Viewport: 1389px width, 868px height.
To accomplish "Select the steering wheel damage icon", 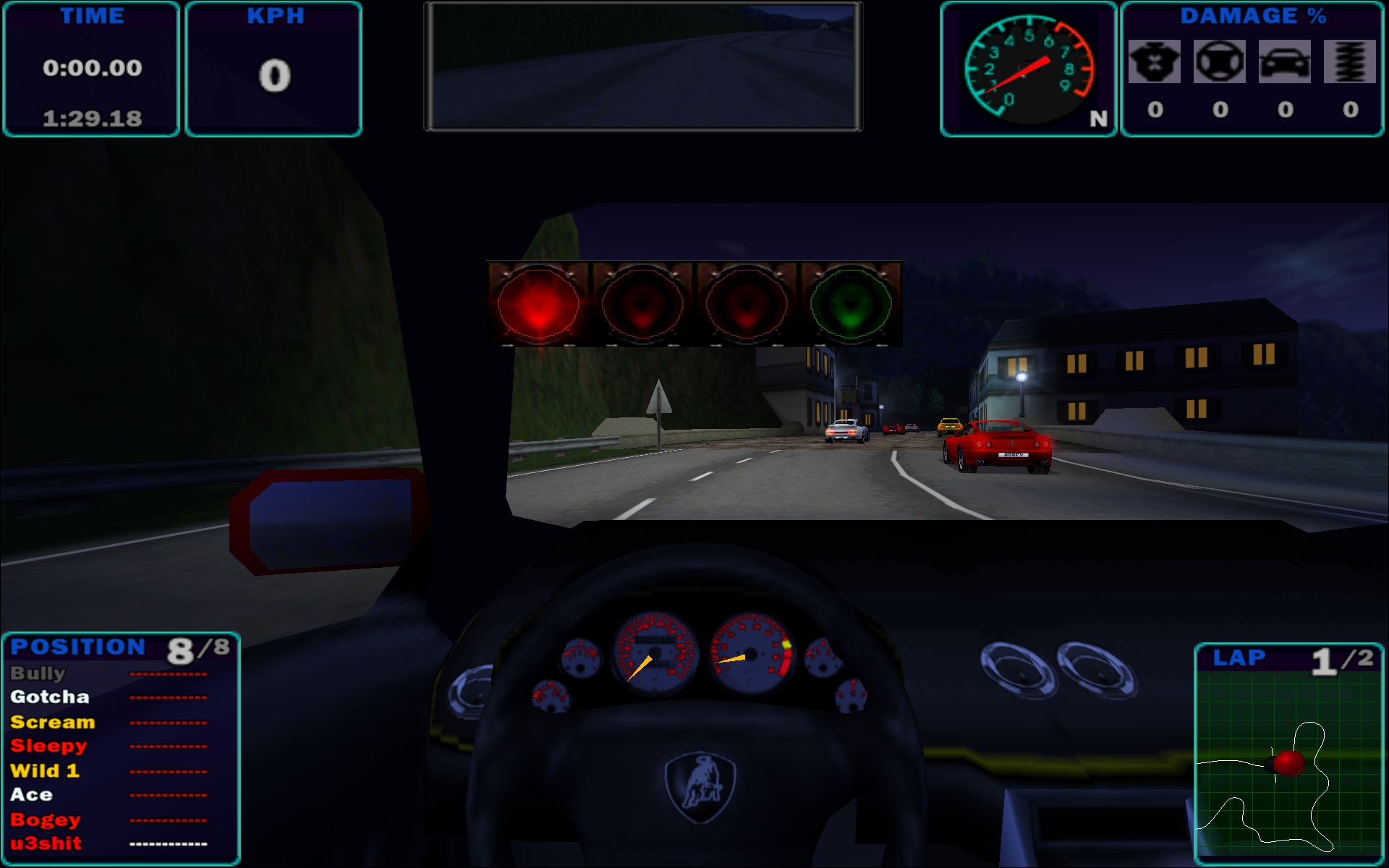I will coord(1220,62).
